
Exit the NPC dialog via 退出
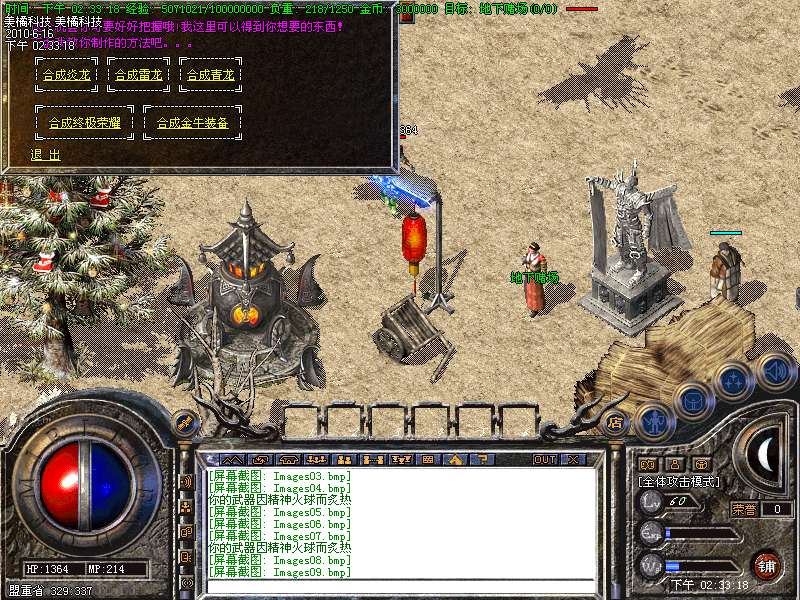pos(45,155)
